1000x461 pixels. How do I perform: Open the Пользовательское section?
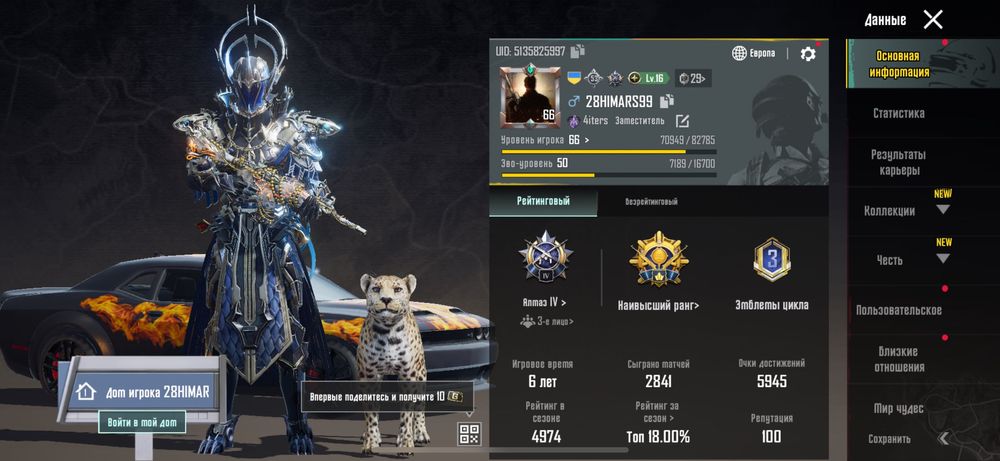[x=898, y=310]
